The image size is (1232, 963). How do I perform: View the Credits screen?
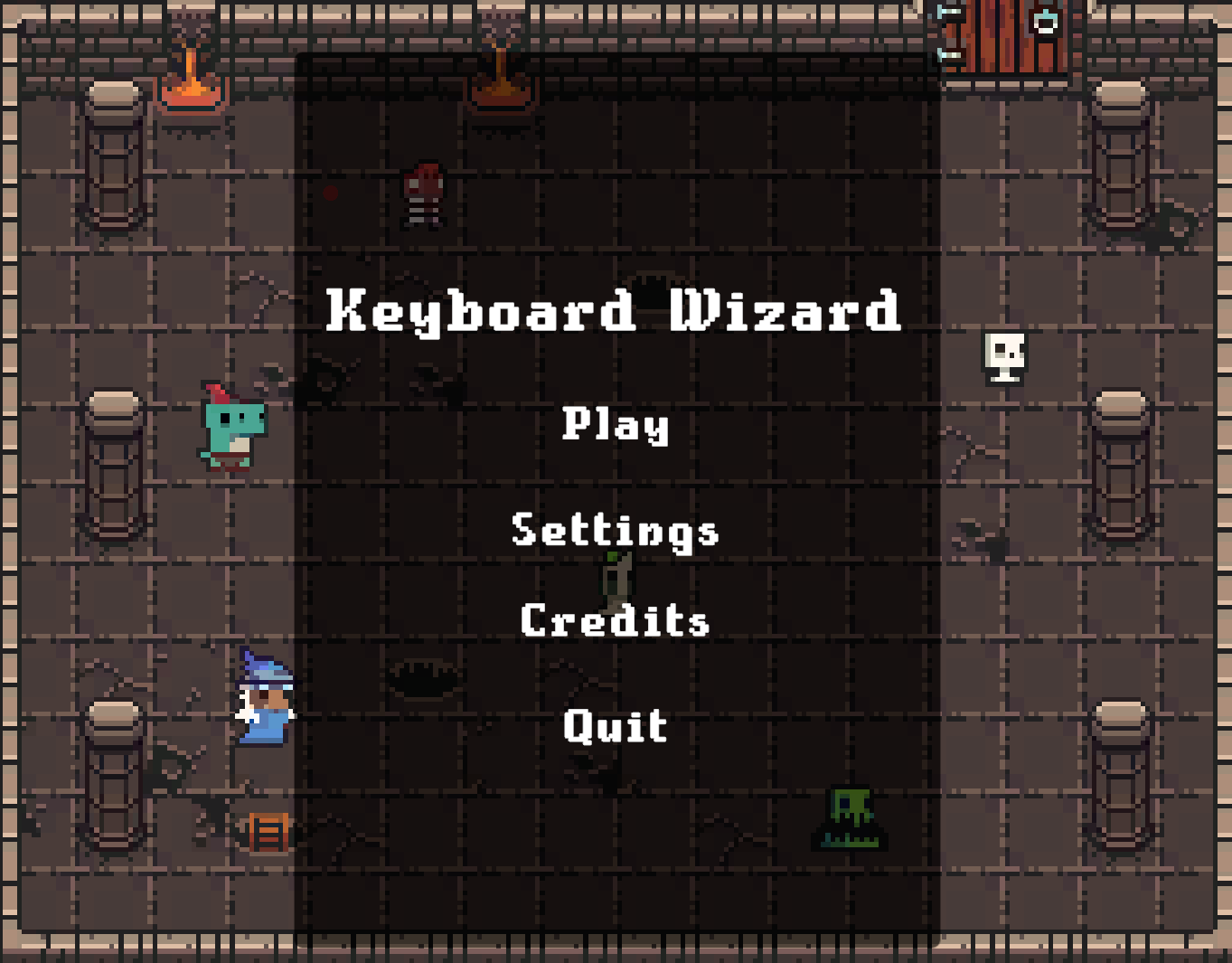pyautogui.click(x=615, y=621)
